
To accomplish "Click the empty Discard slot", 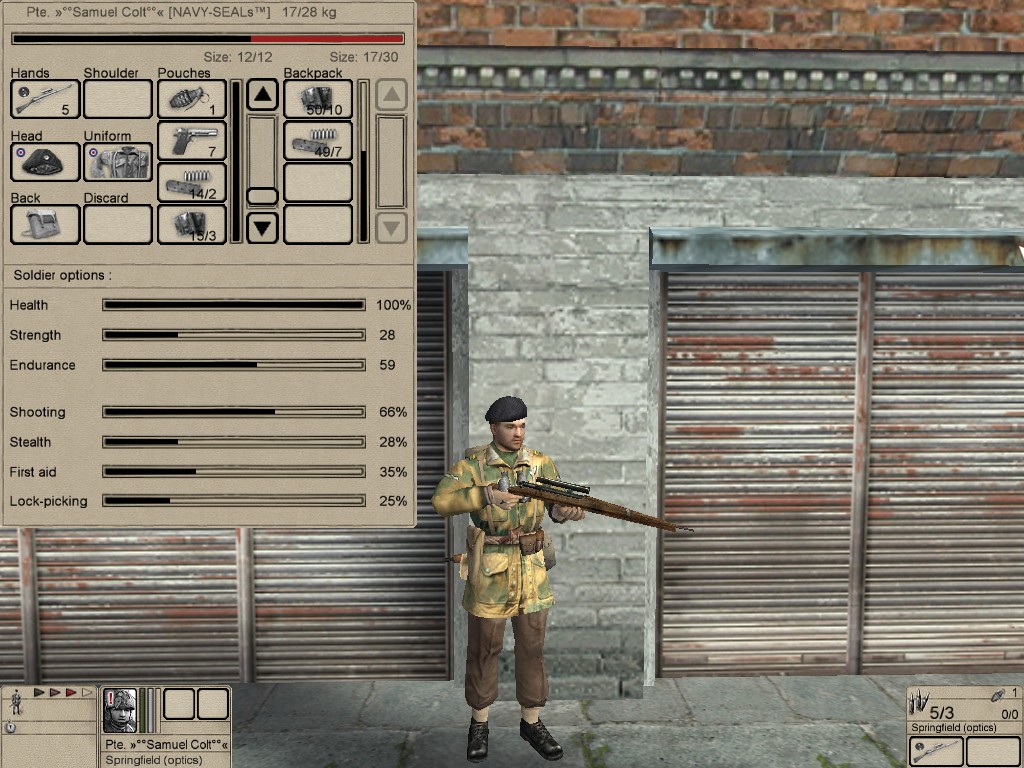I will pos(117,224).
